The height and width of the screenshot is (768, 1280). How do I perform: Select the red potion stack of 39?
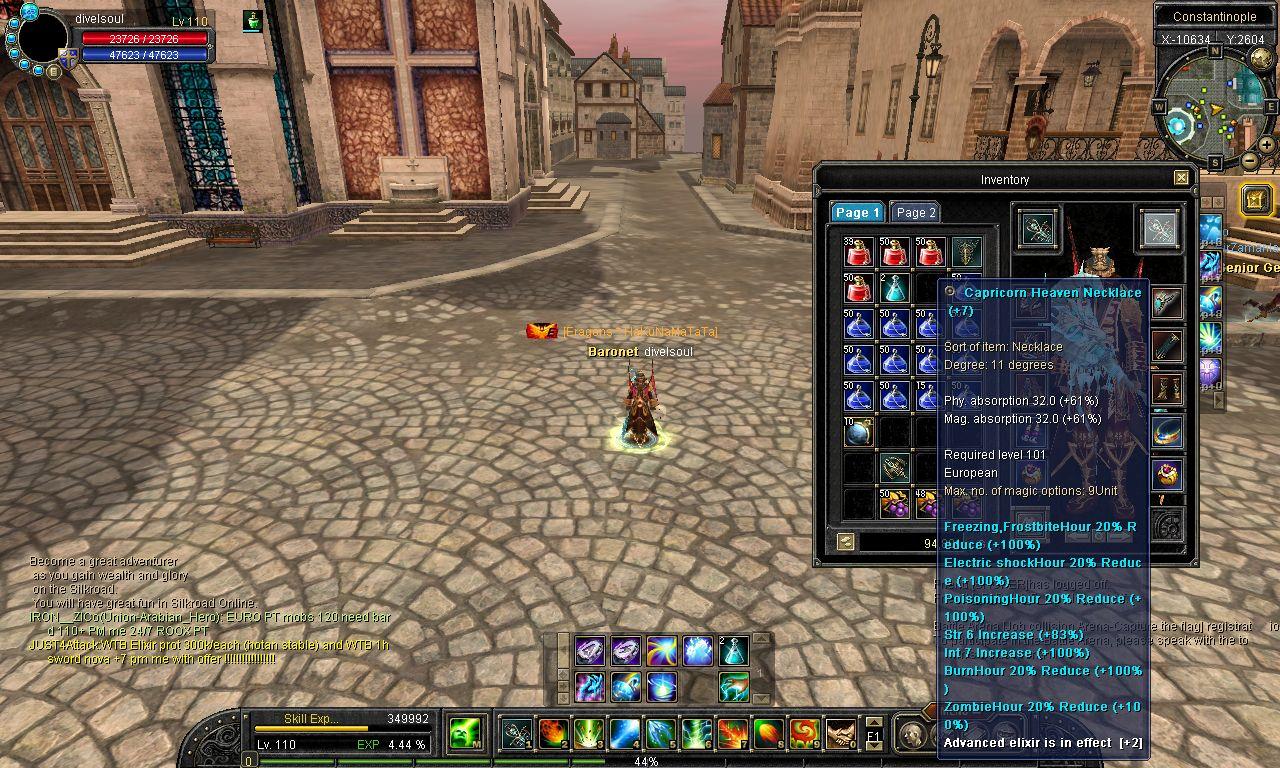pos(858,252)
